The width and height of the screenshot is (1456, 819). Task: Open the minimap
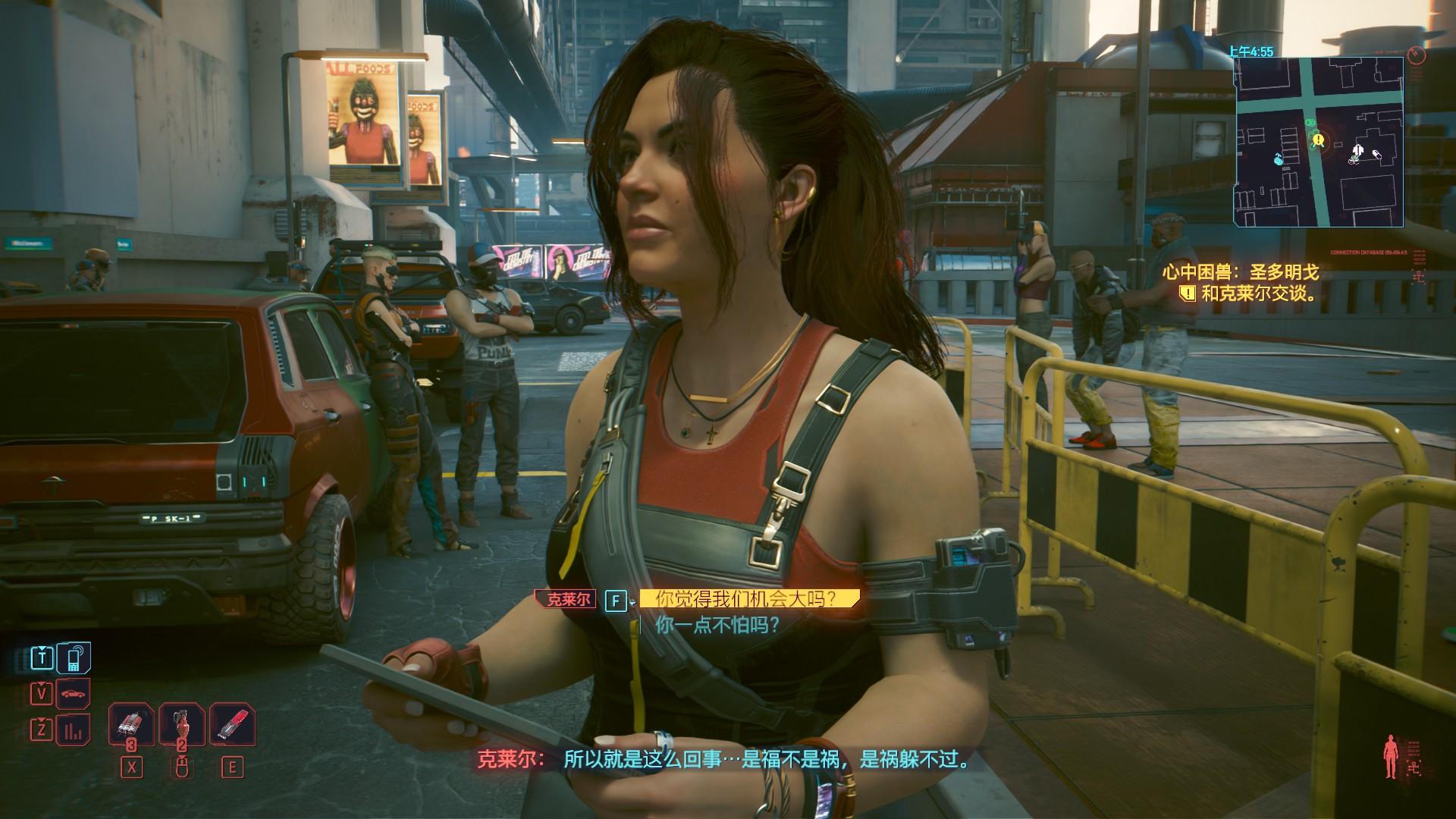pyautogui.click(x=1318, y=142)
